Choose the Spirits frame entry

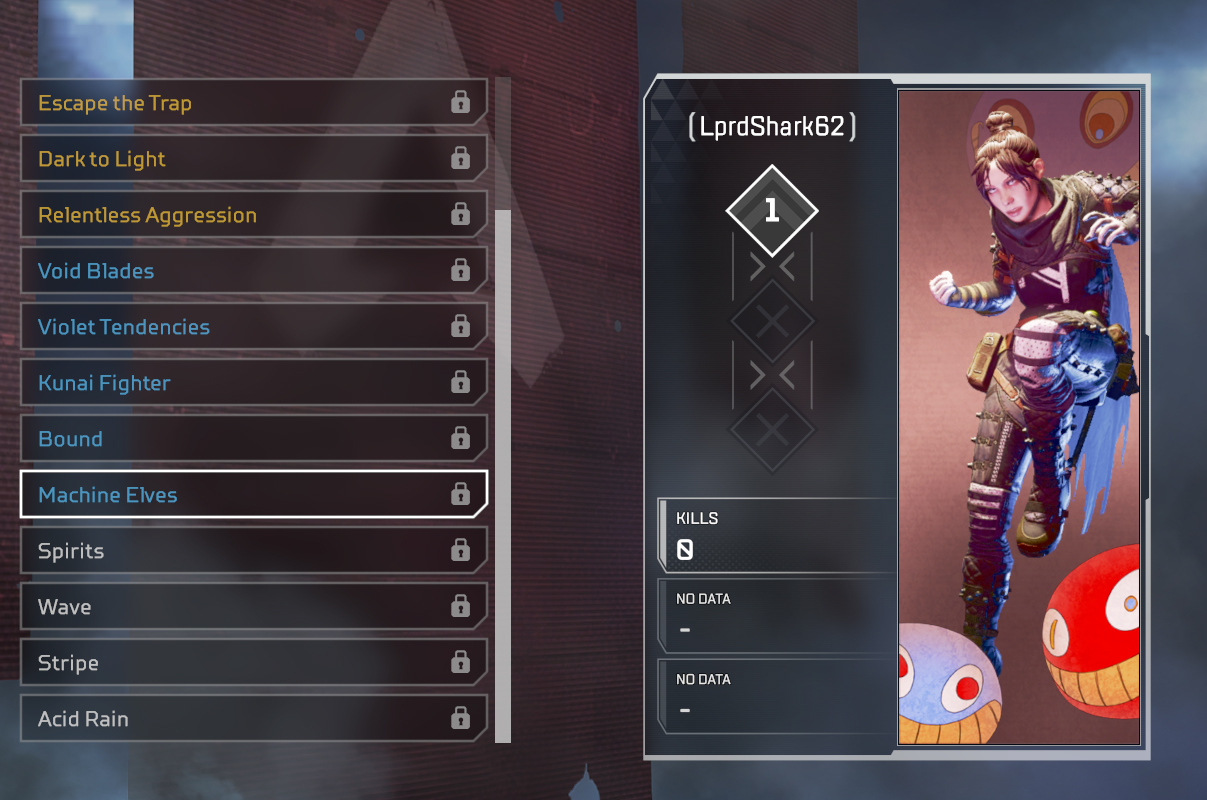click(x=253, y=551)
